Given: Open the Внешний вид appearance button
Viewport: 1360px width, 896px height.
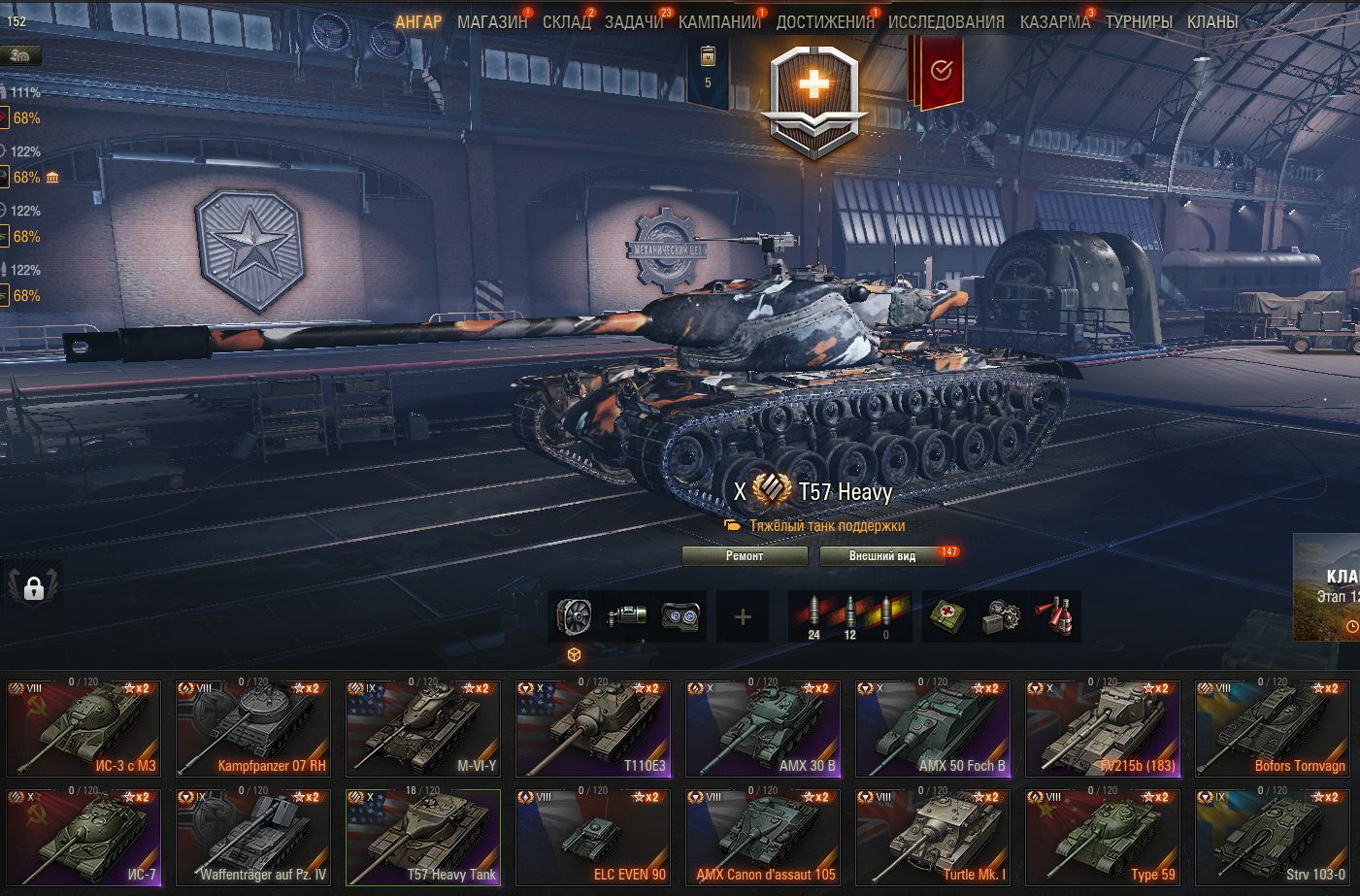Looking at the screenshot, I should click(881, 556).
